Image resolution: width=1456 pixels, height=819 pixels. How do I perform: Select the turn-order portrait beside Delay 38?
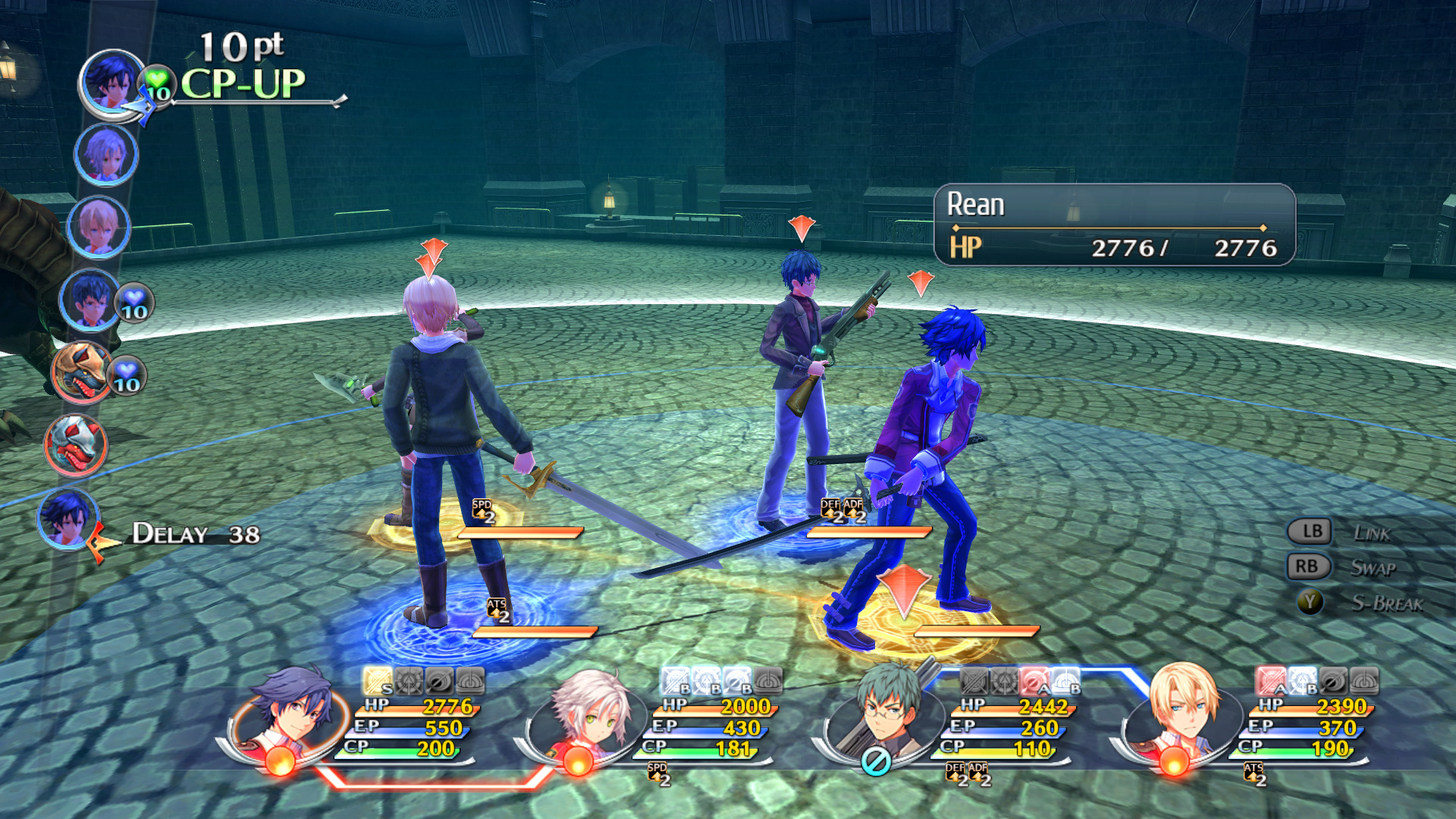pos(67,518)
